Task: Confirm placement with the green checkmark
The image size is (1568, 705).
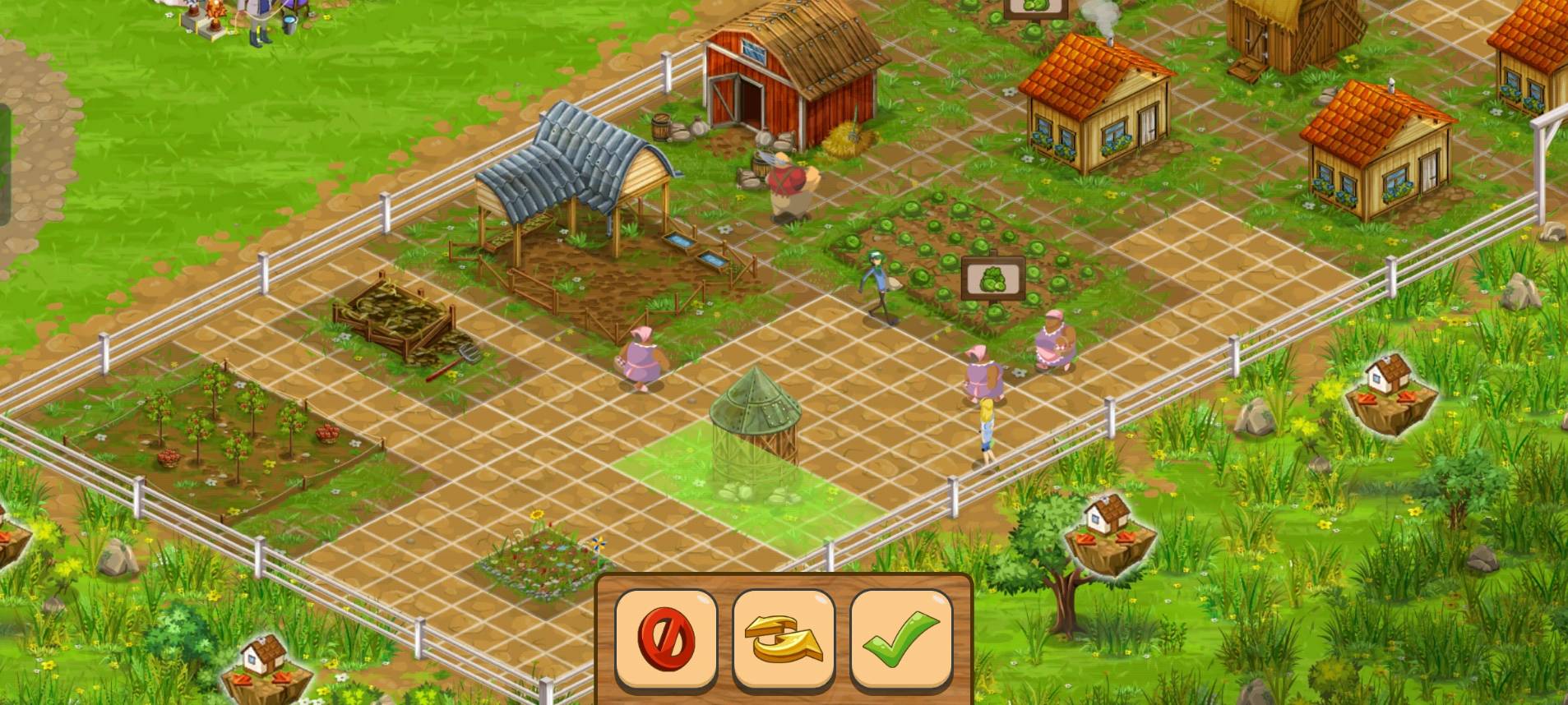Action: [x=901, y=638]
